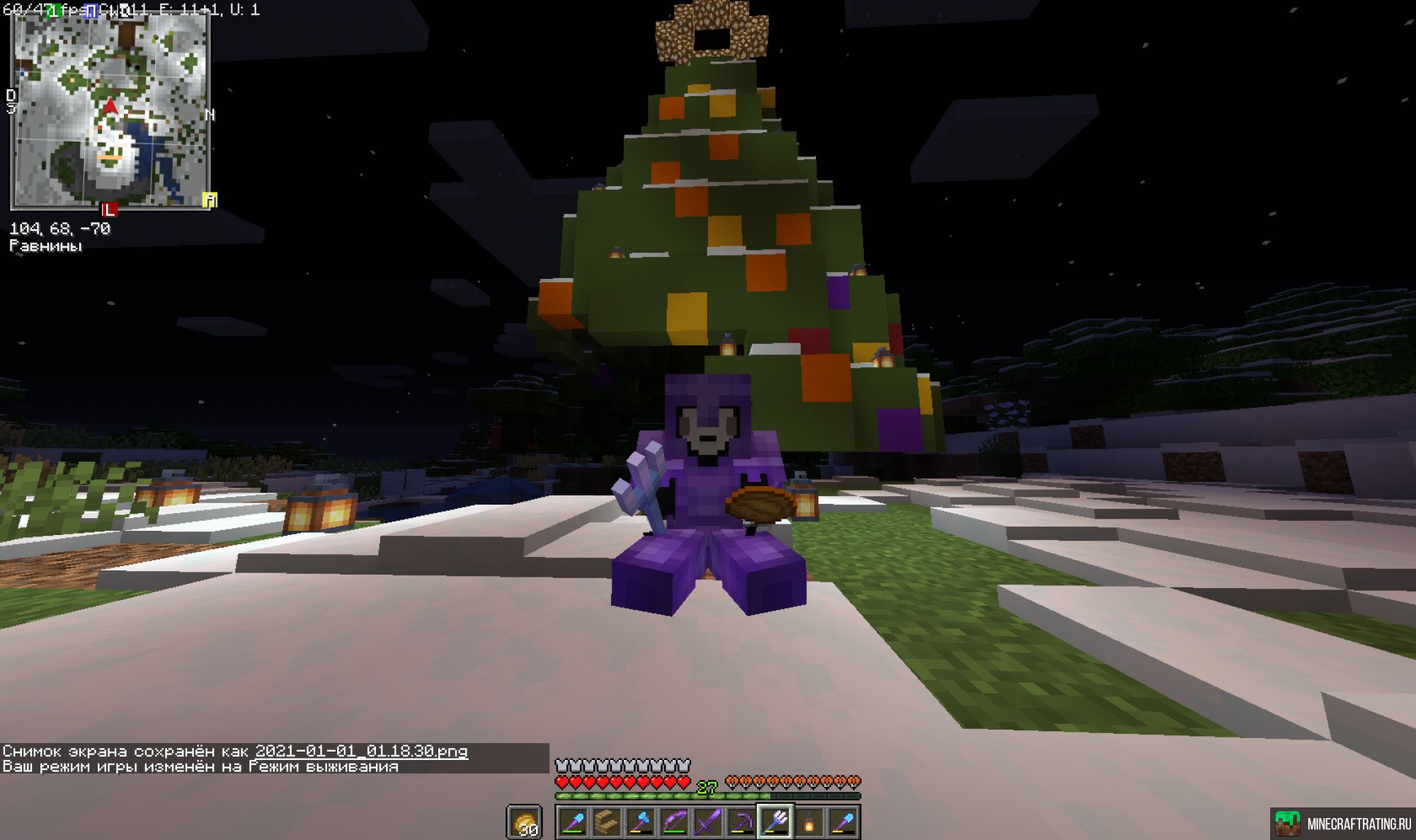The height and width of the screenshot is (840, 1416).
Task: Select the oak stairs block in the hotbar
Action: 605,821
